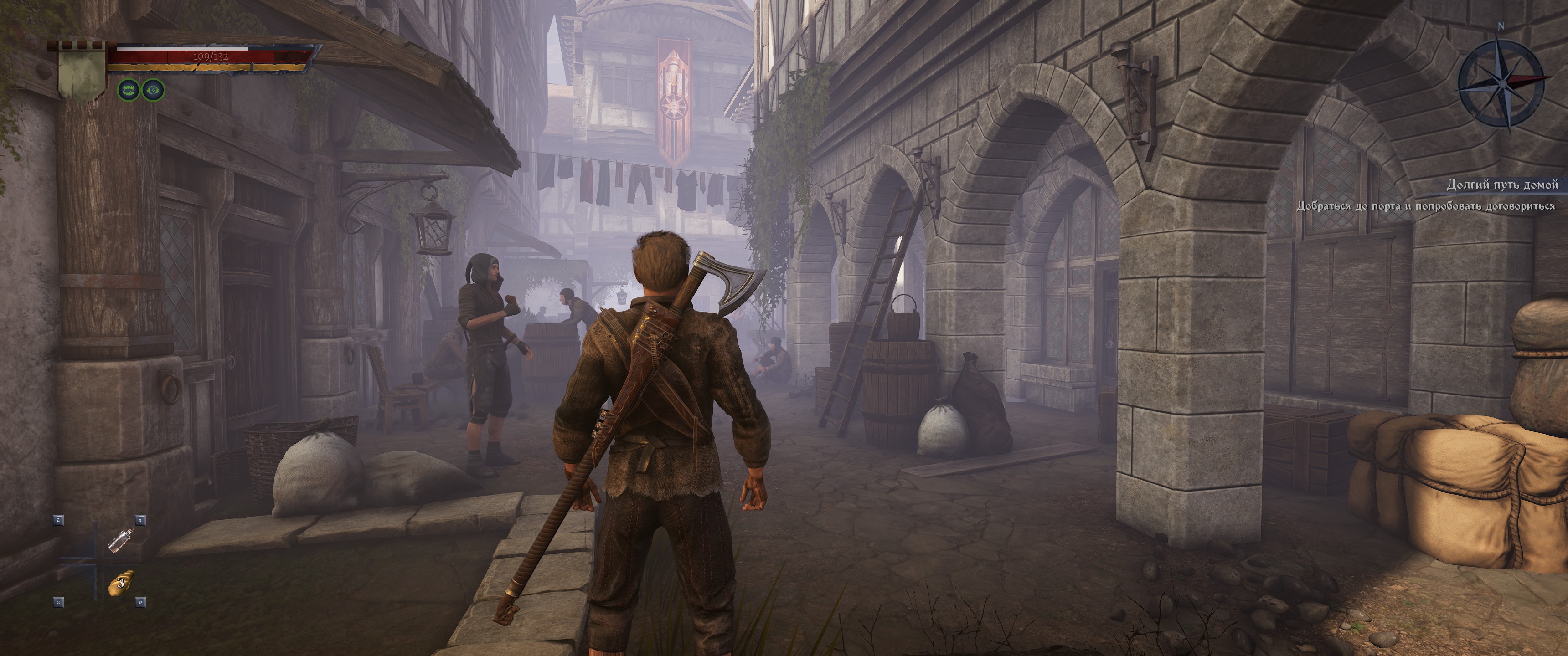Use the bread loaf quick slot

[x=120, y=583]
